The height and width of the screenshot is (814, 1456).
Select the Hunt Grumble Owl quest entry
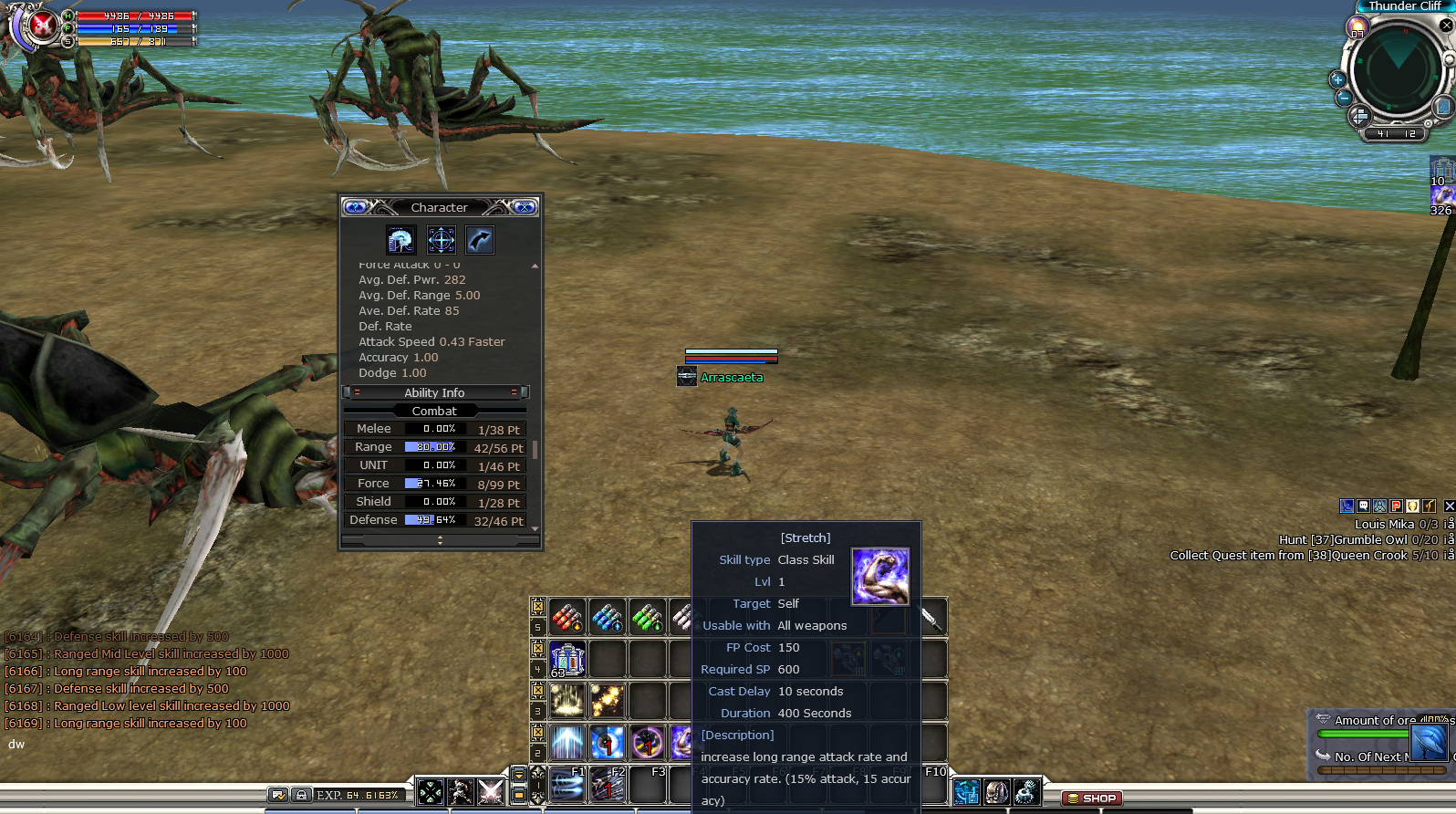(x=1358, y=539)
